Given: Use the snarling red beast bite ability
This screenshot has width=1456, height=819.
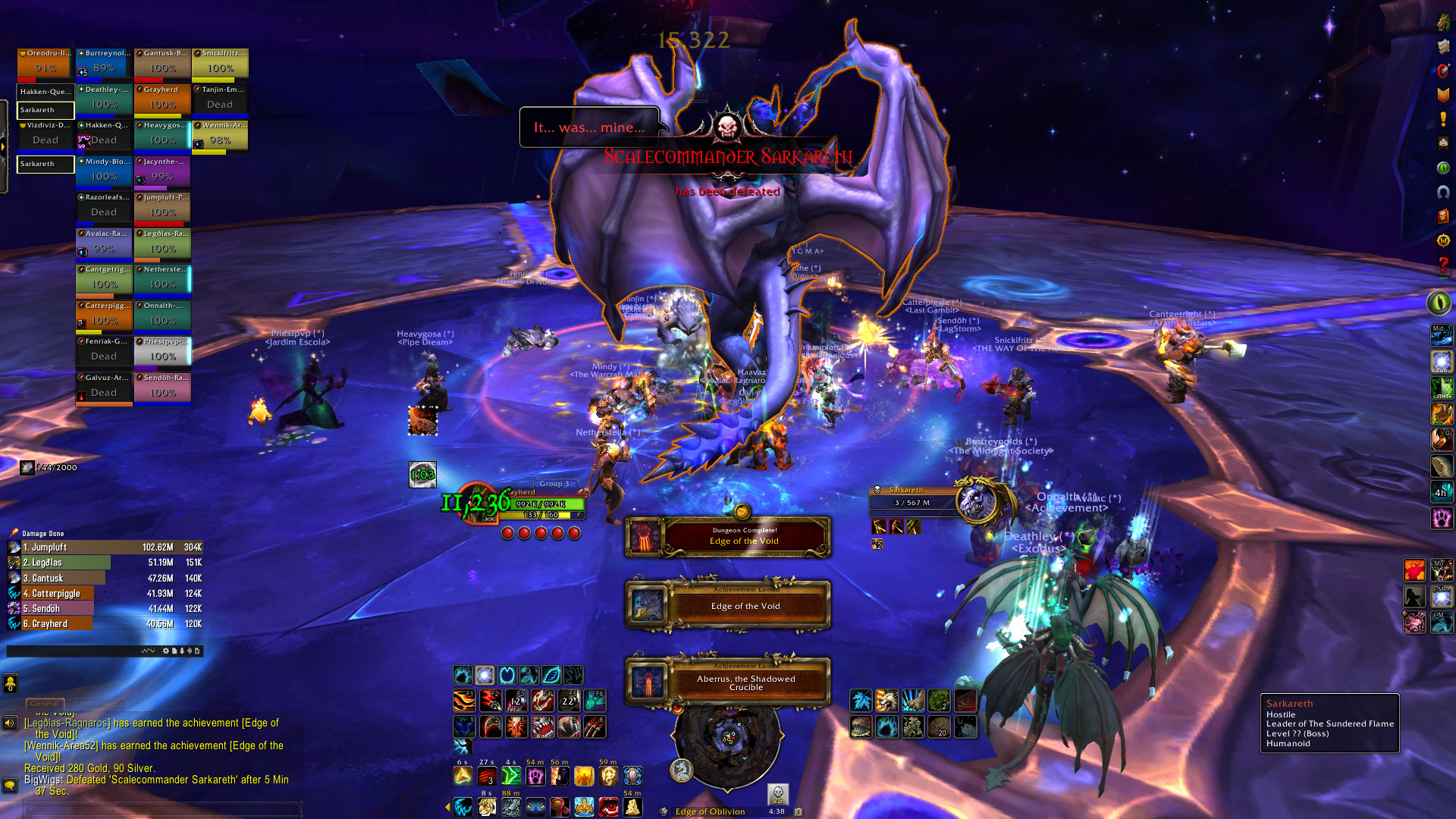Looking at the screenshot, I should pos(542,727).
